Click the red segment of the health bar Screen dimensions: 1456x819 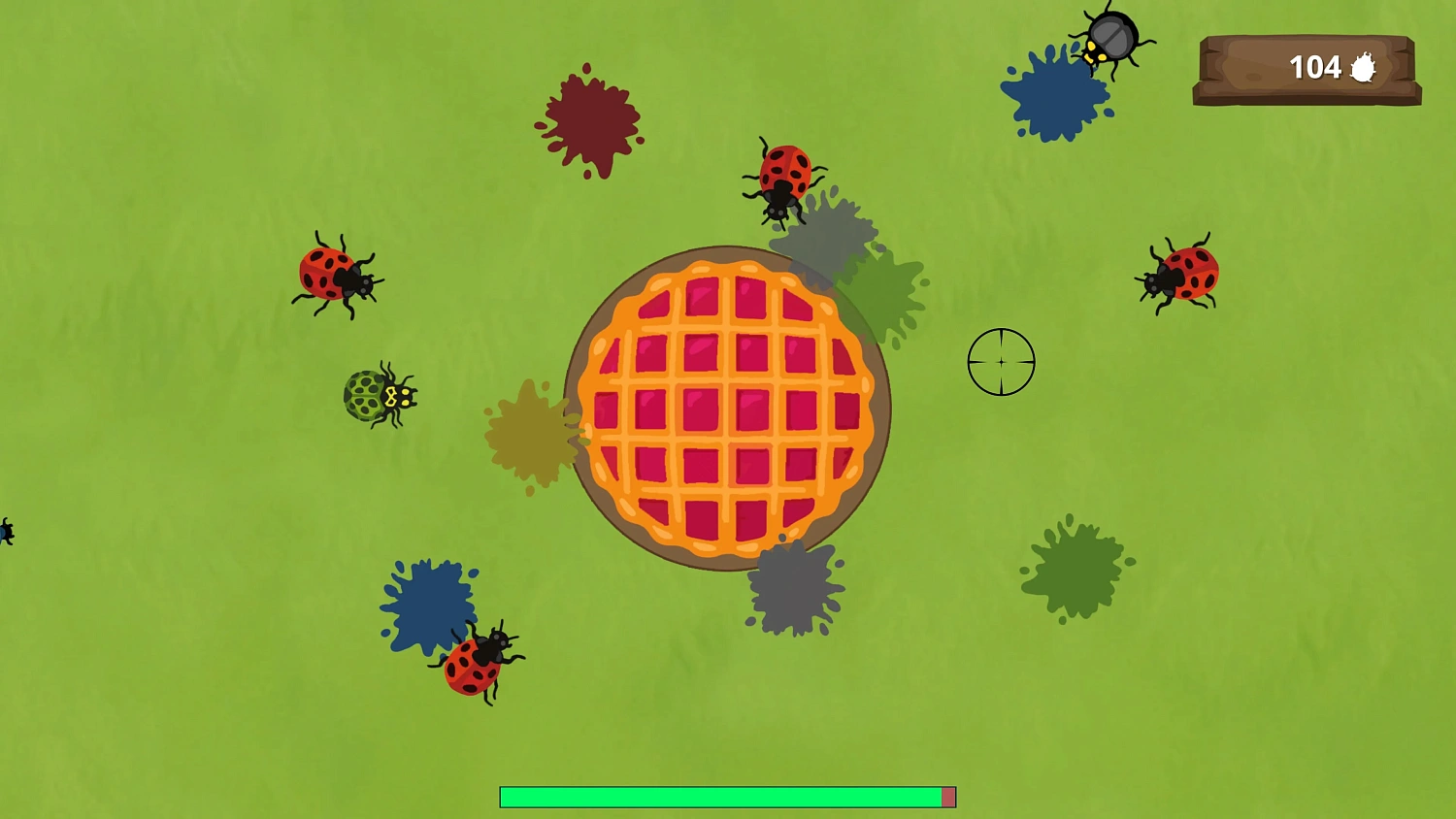[x=947, y=797]
